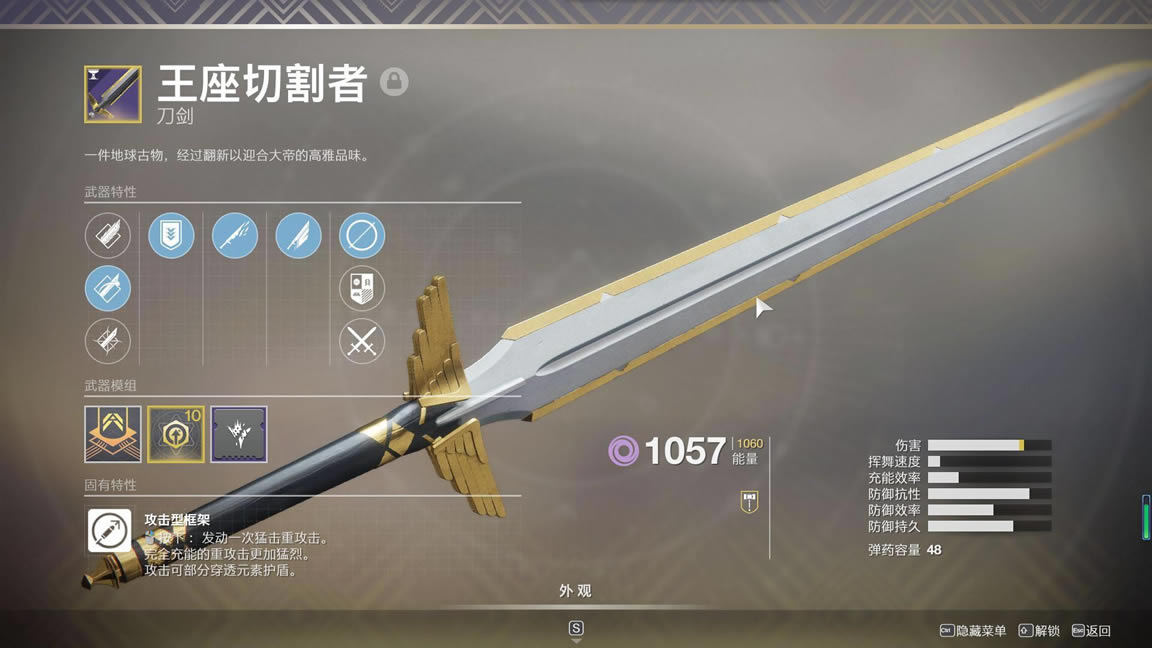Go back with the 返回 button

coord(1091,631)
